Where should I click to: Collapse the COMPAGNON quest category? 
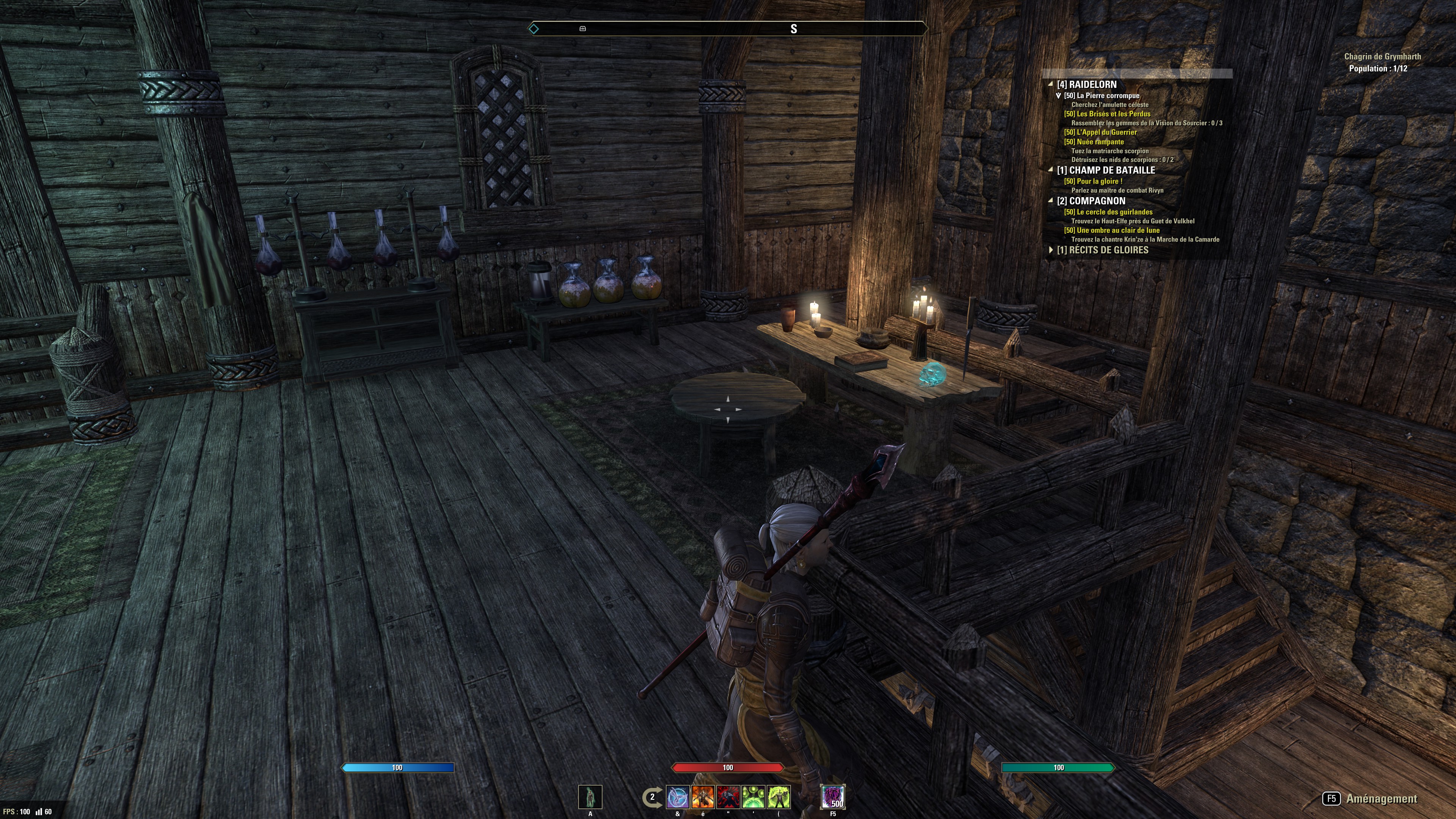point(1050,201)
